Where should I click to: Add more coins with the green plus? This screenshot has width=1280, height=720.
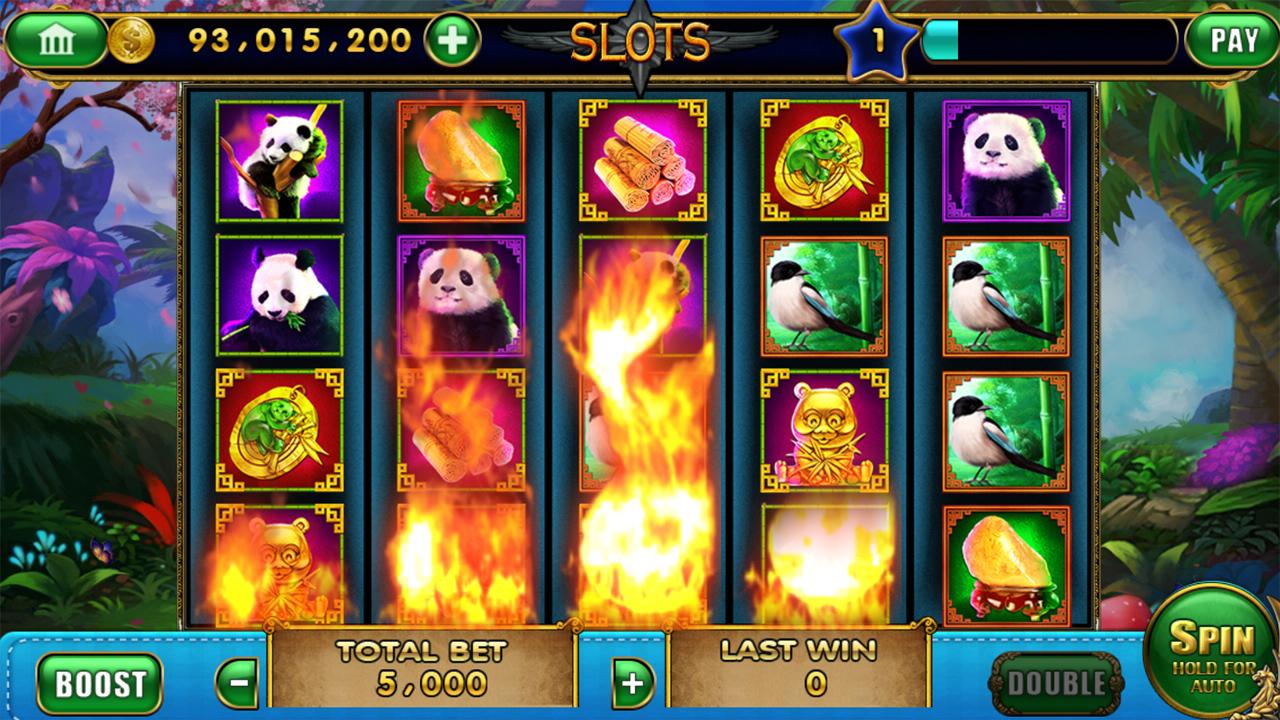[452, 41]
